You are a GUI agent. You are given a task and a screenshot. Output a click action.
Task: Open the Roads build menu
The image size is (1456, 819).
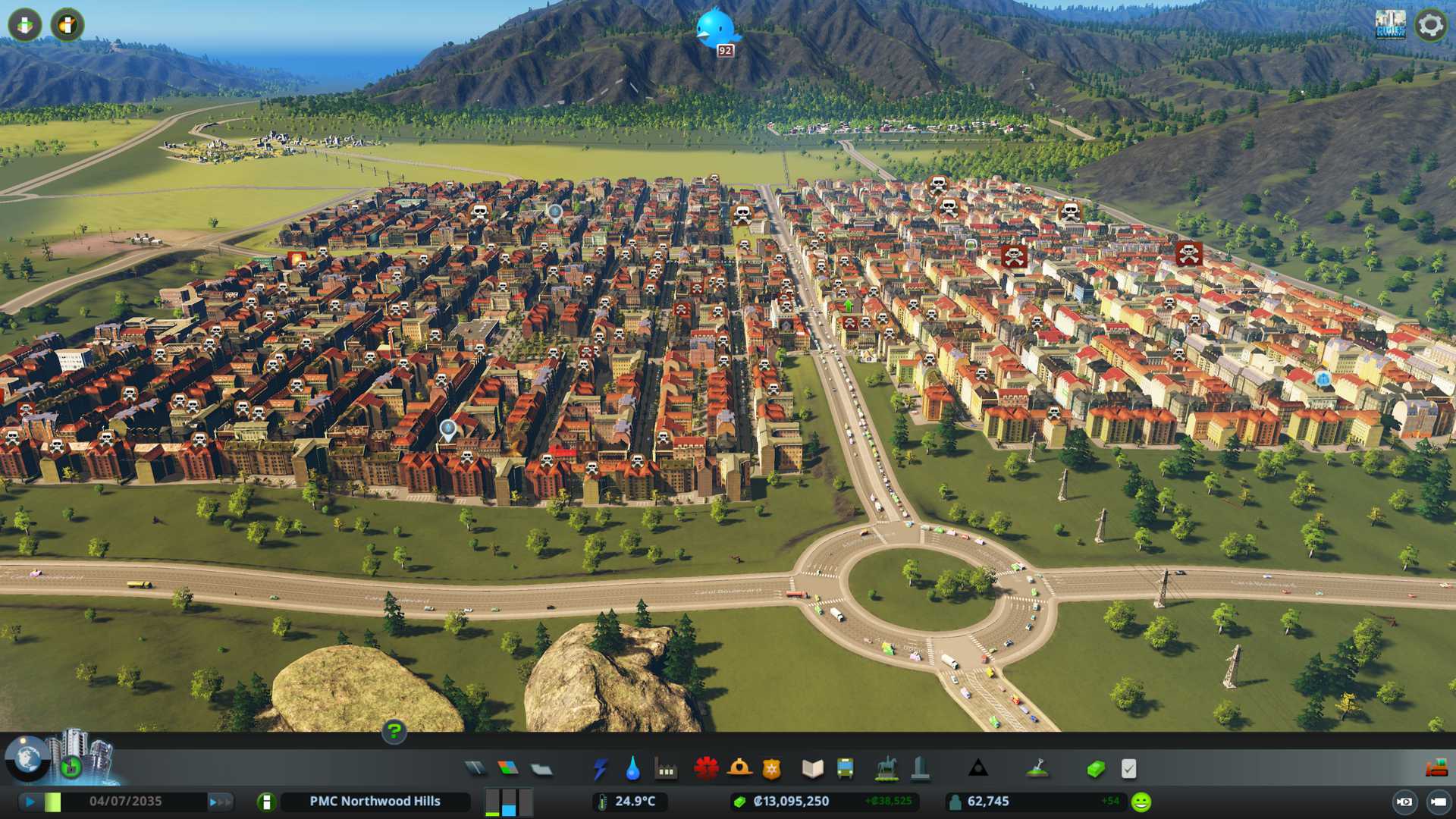475,769
